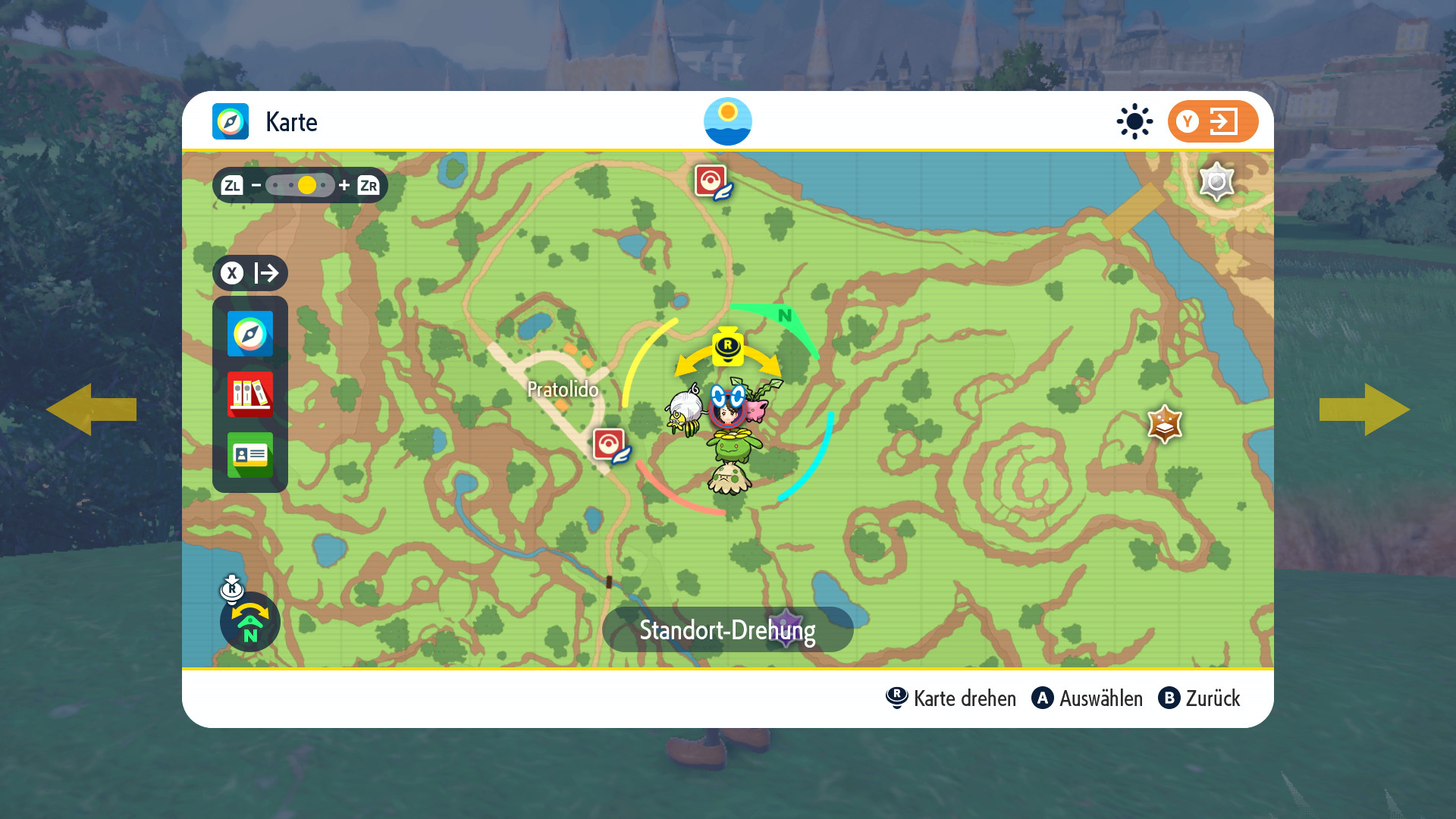Select the Pokémon Center marker near Pratolido
This screenshot has width=1456, height=819.
[x=610, y=445]
